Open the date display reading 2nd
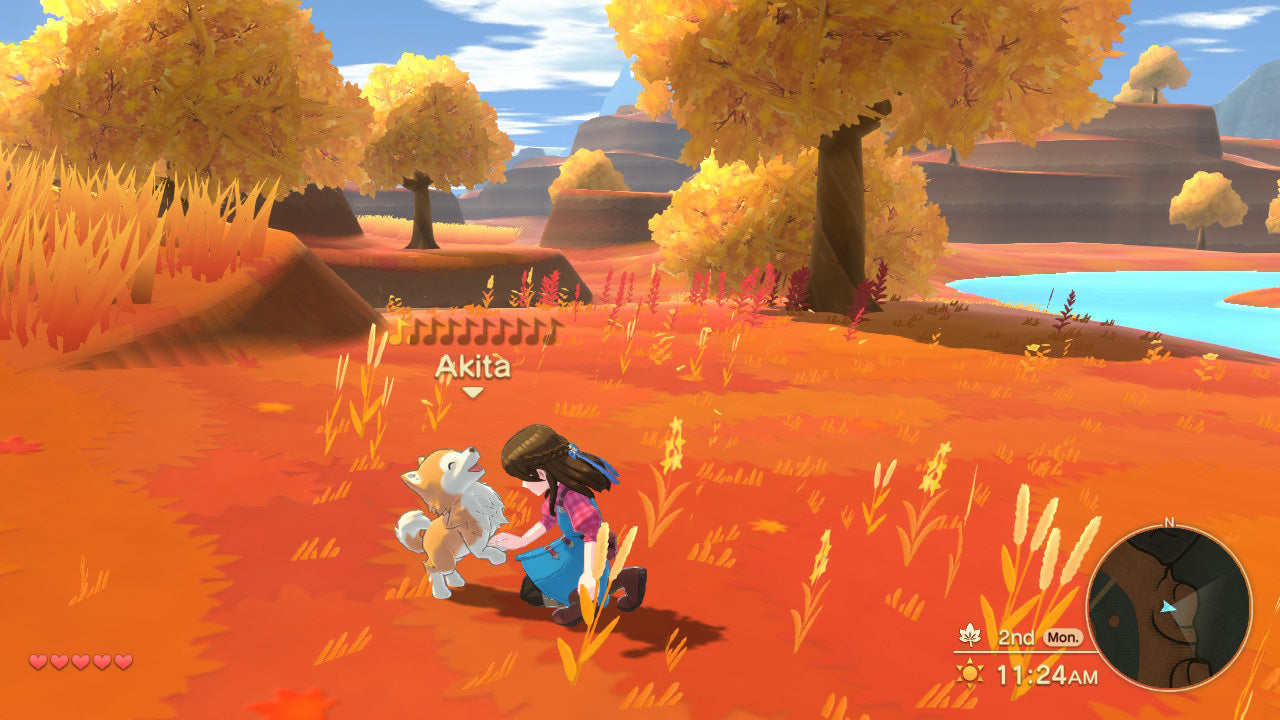1280x720 pixels. point(1016,638)
